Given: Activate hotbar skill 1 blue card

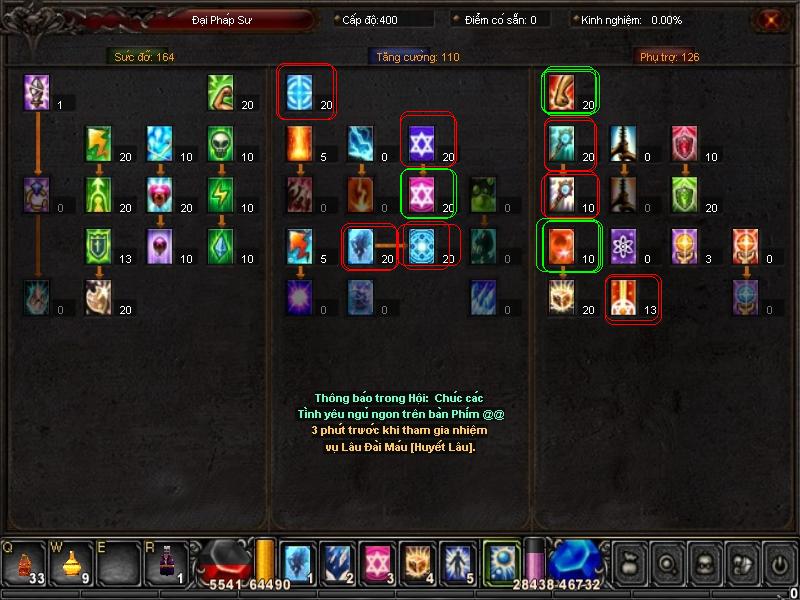Looking at the screenshot, I should point(297,563).
